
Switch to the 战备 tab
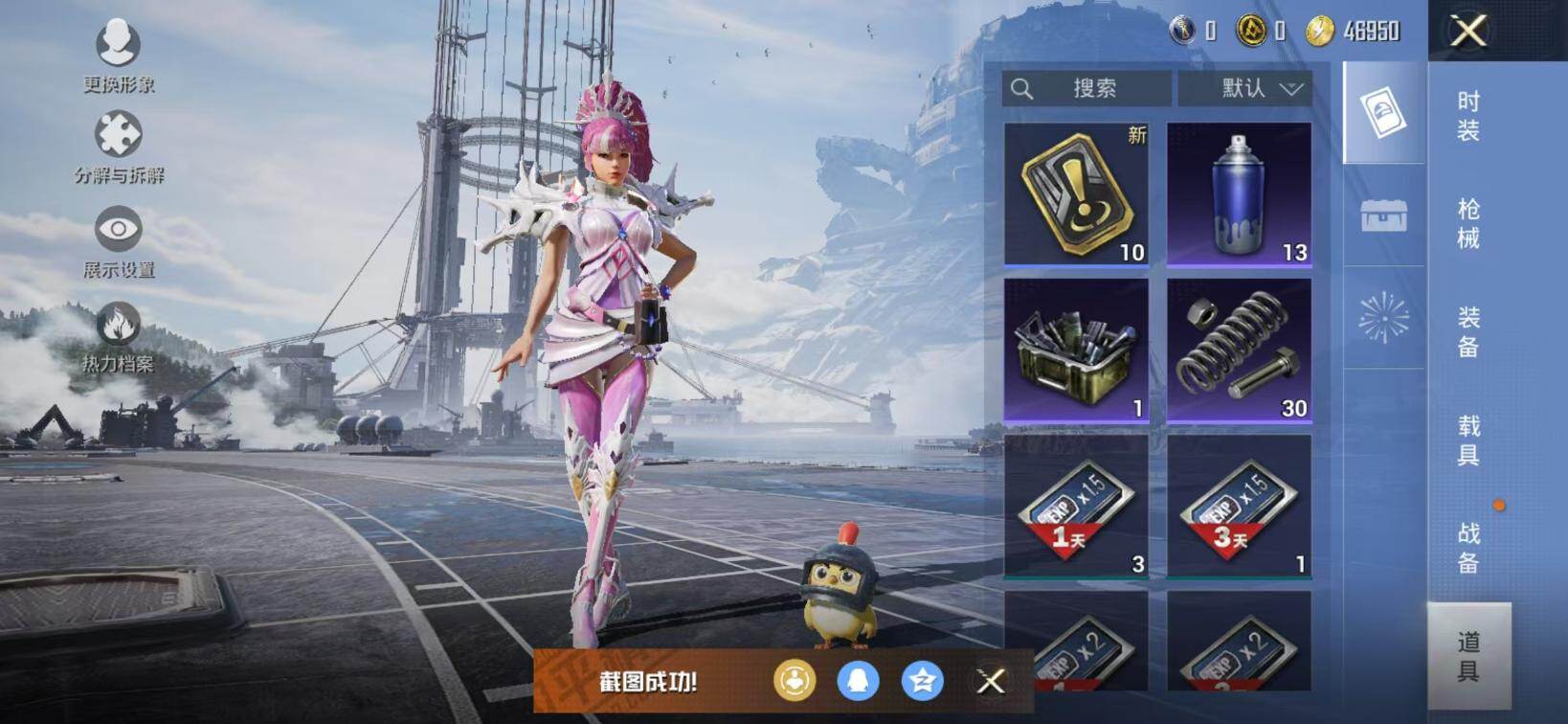[1468, 548]
